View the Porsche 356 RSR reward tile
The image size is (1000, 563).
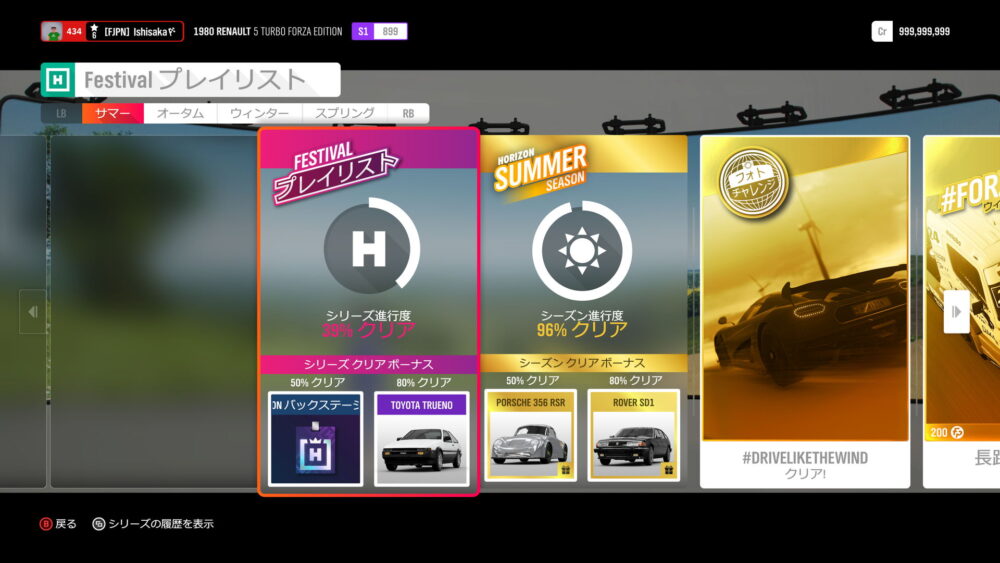point(530,435)
